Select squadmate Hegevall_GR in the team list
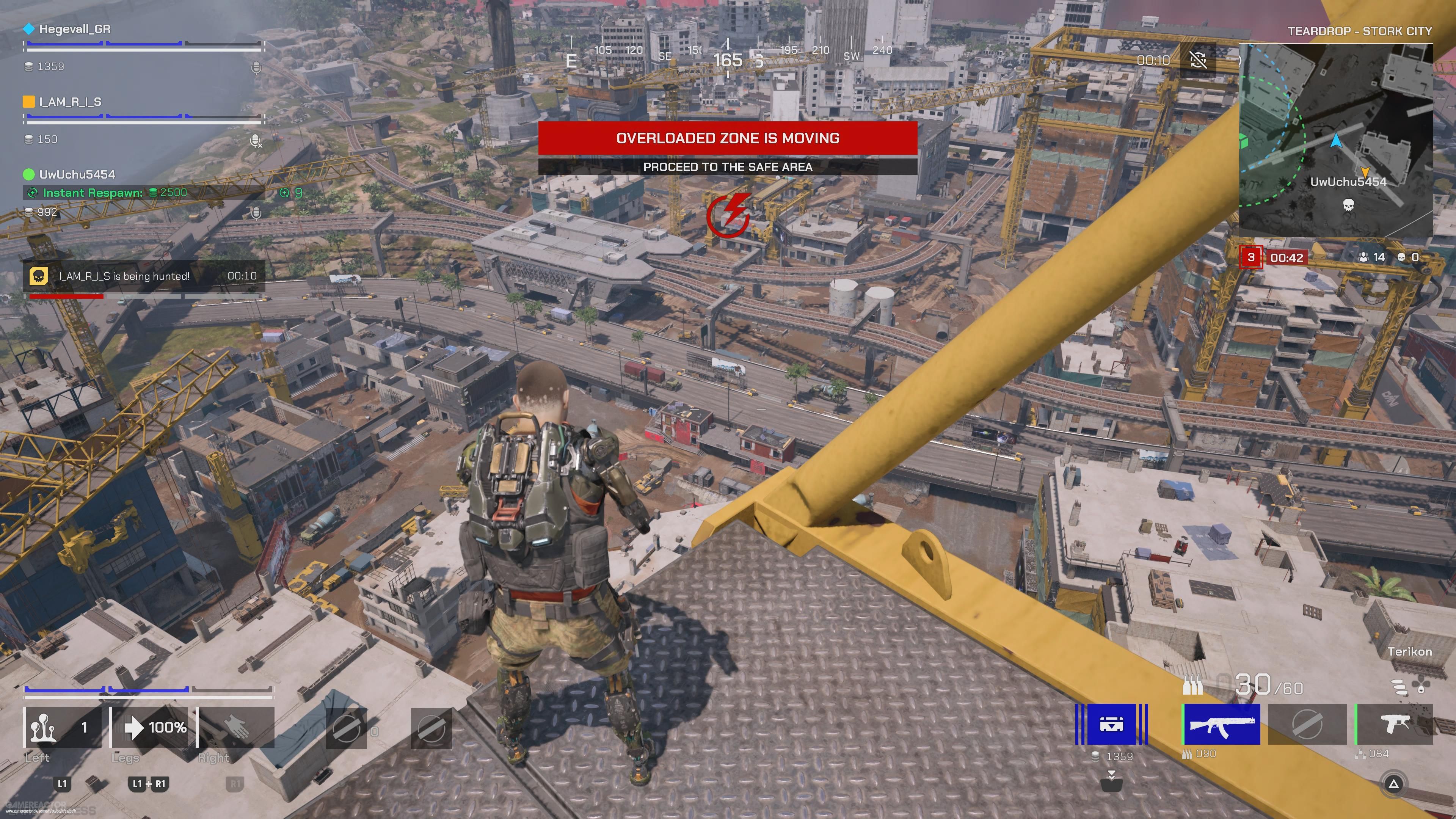The image size is (1456, 819). (75, 29)
